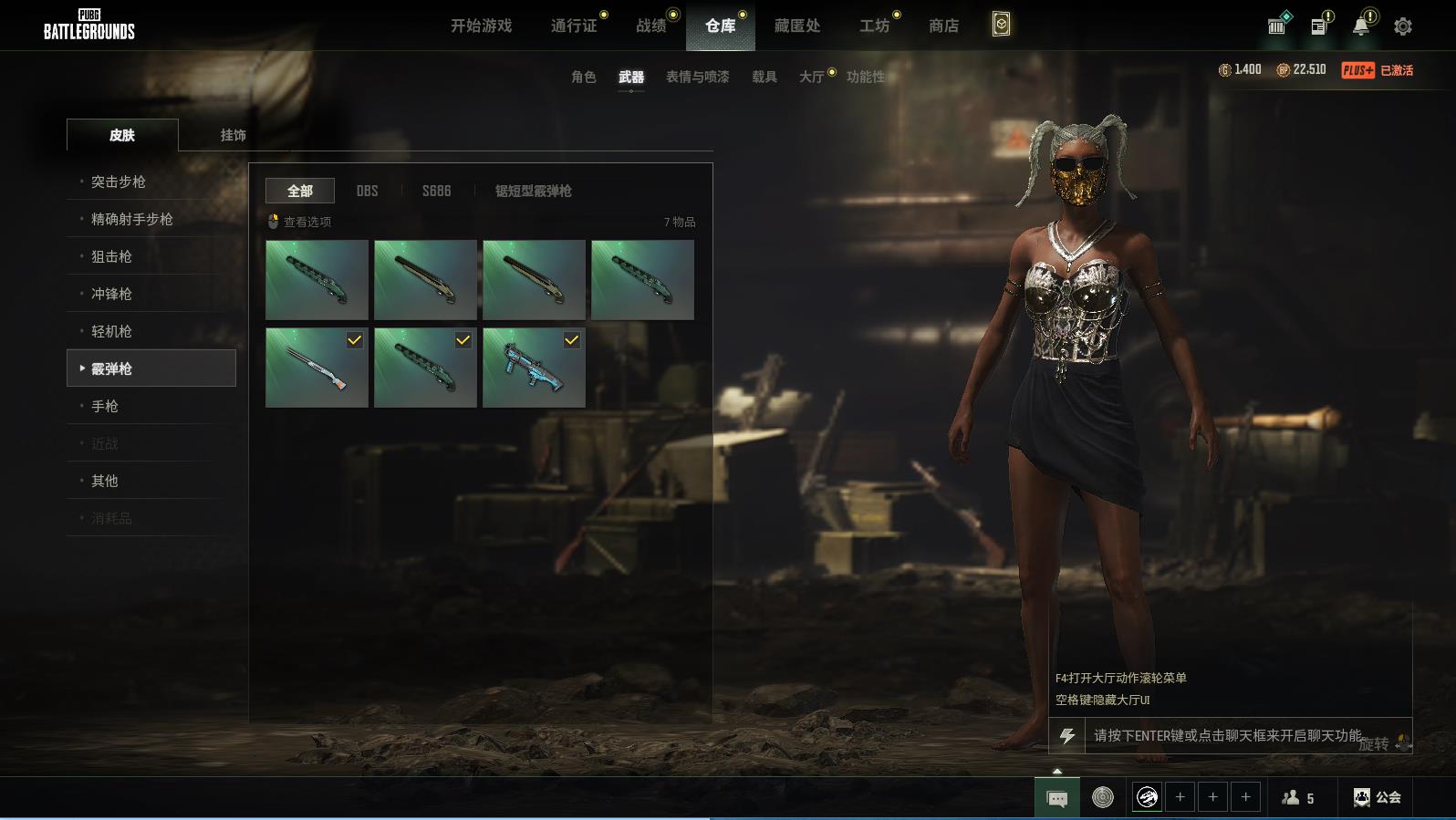
Task: Choose the 狙击枪 sniper rifle category
Action: coord(111,256)
